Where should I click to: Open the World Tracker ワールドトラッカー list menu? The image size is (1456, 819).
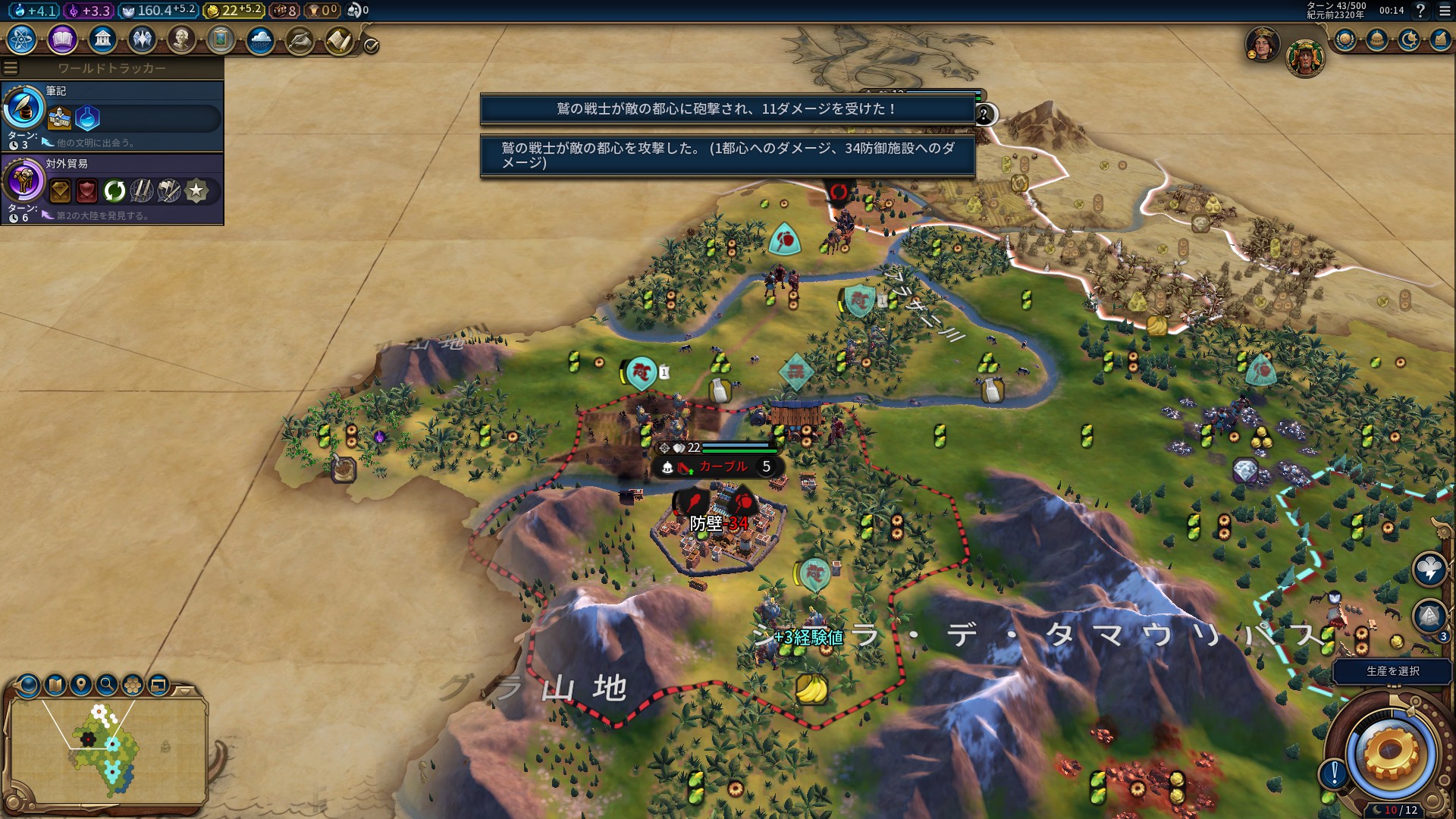tap(11, 68)
